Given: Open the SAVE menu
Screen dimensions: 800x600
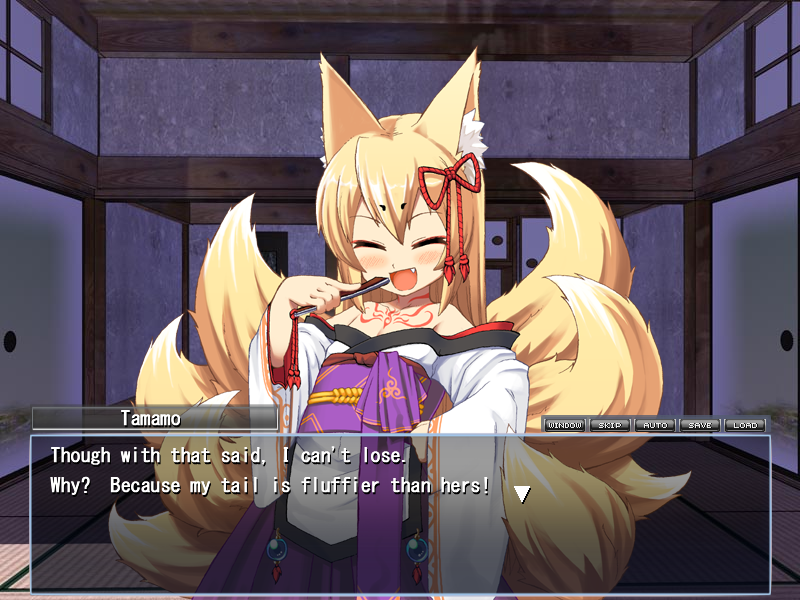Looking at the screenshot, I should tap(700, 425).
